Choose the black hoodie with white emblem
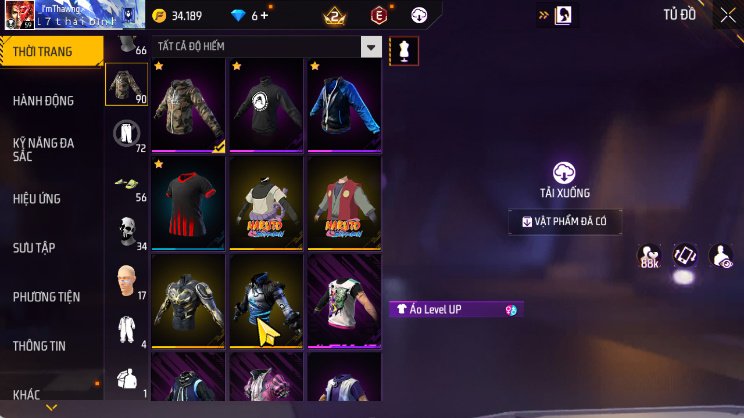744x418 pixels. (268, 105)
